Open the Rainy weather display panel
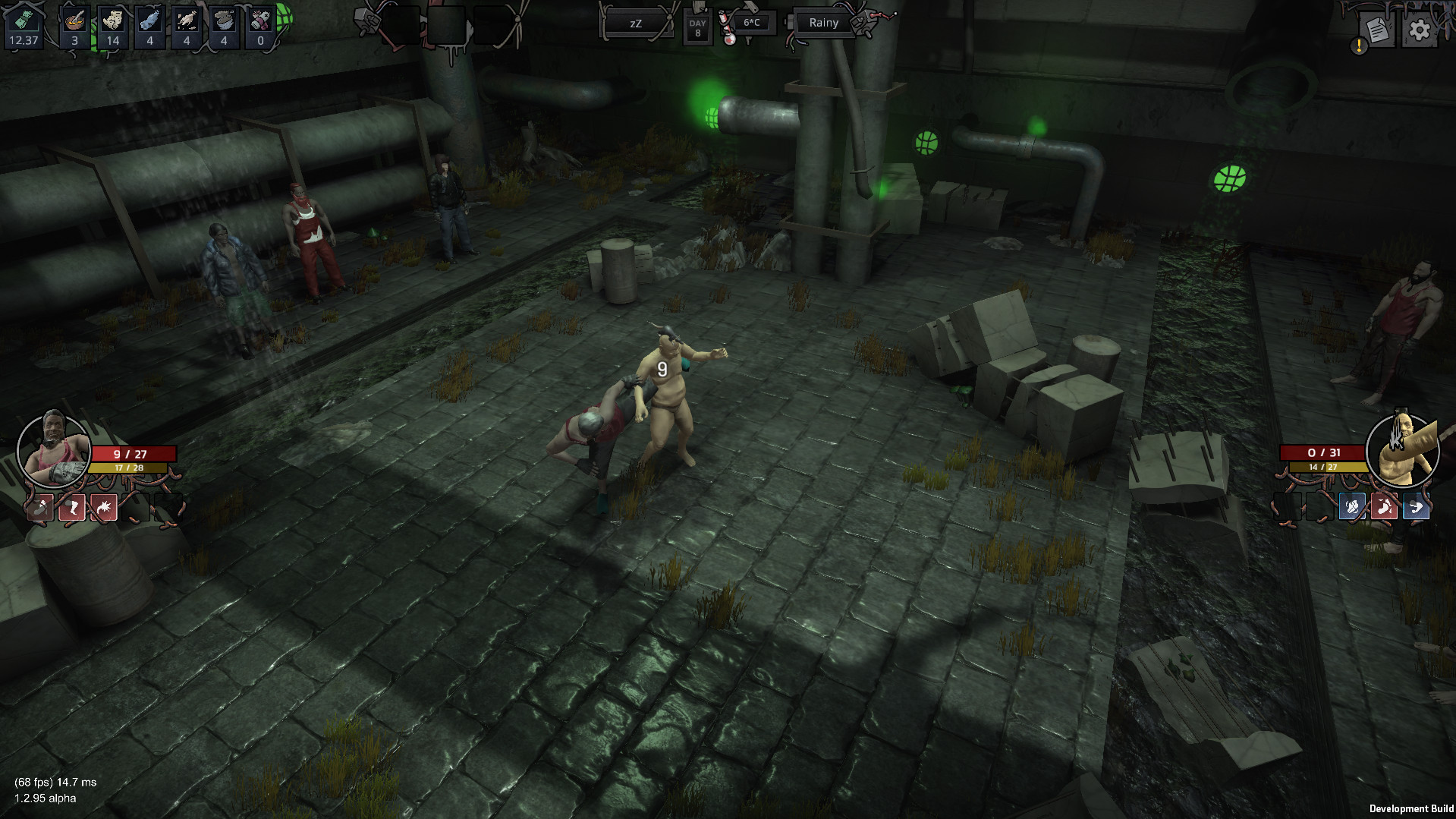 click(822, 22)
